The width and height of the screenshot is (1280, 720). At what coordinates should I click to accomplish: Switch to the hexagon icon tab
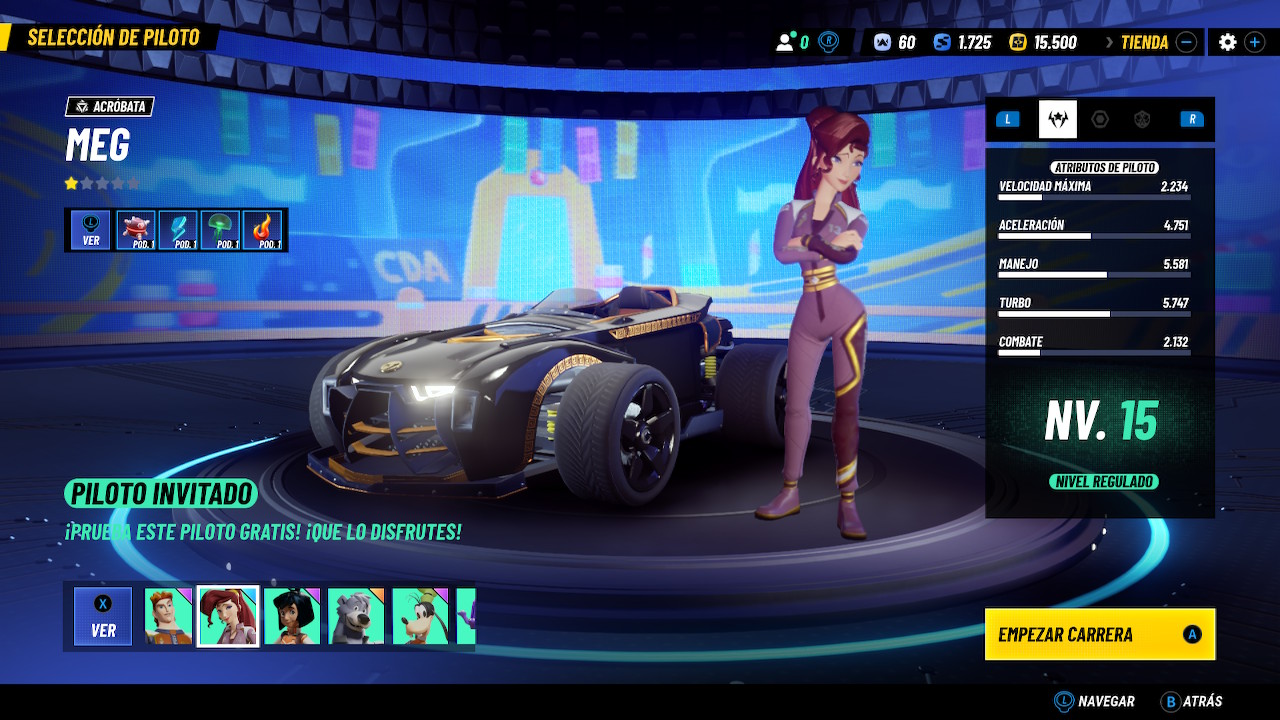1100,119
